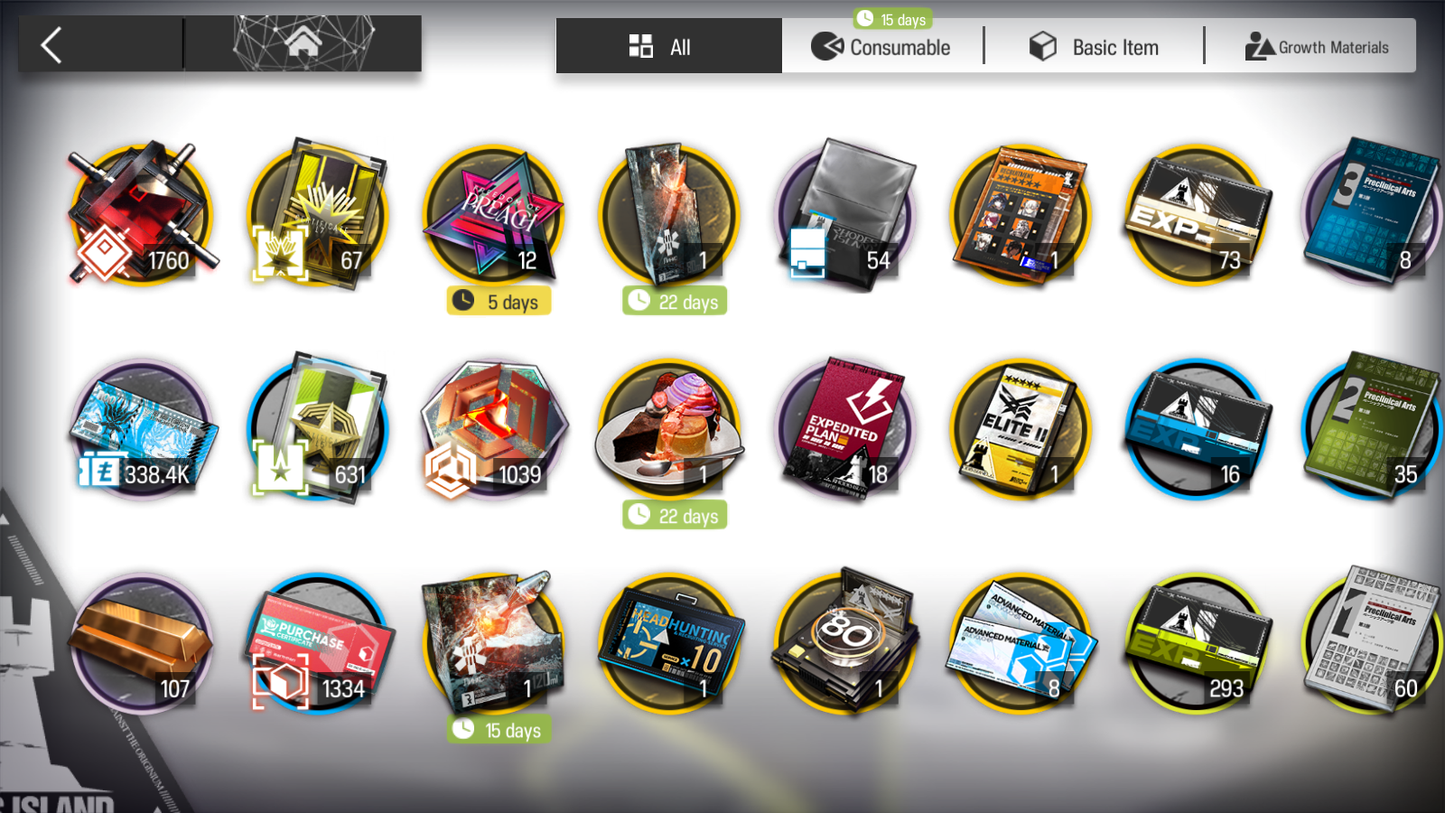Go back with the arrow button
The image size is (1445, 813).
click(x=52, y=45)
